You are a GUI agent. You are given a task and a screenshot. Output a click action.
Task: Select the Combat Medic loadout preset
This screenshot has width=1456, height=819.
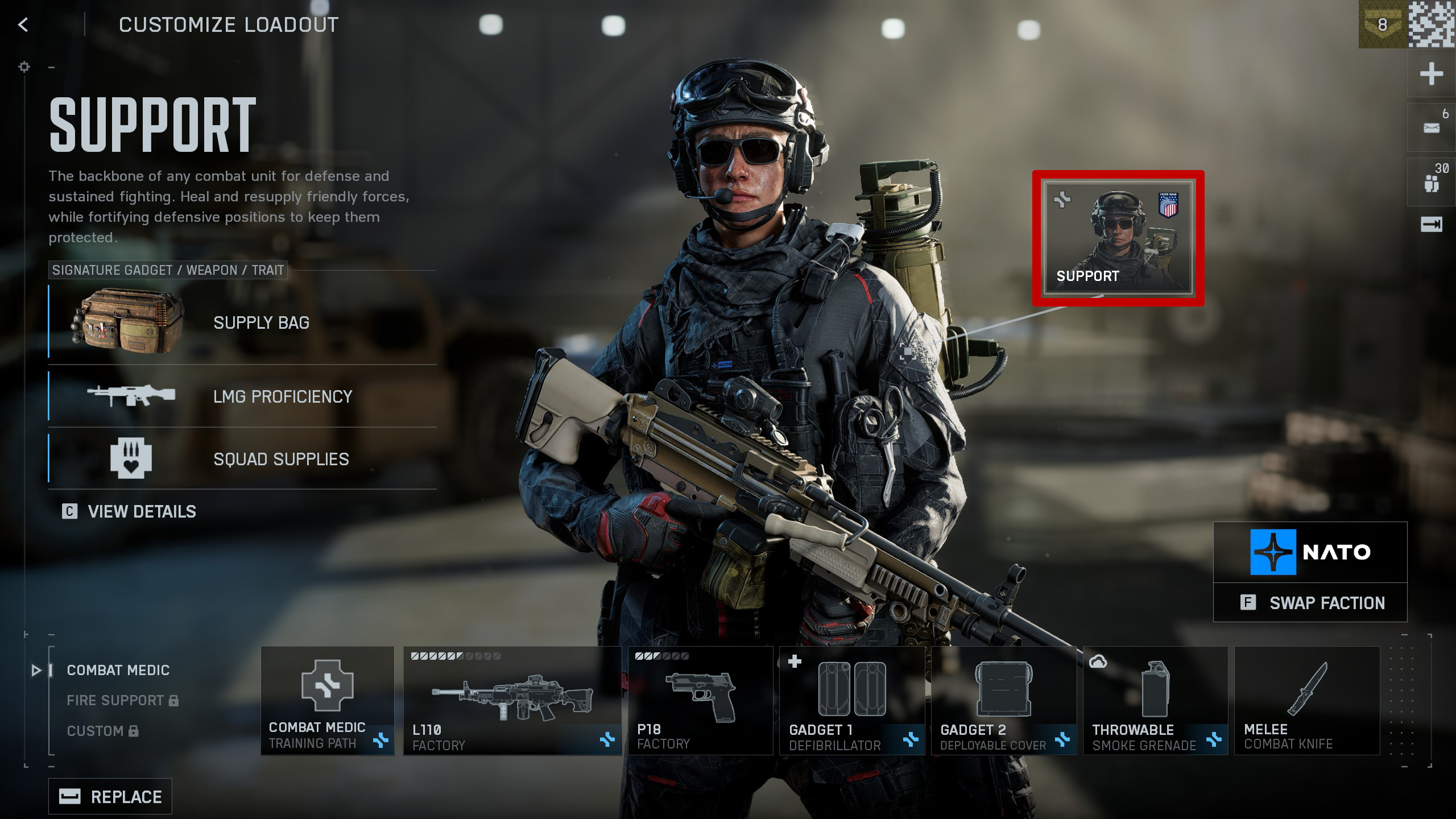click(x=118, y=670)
